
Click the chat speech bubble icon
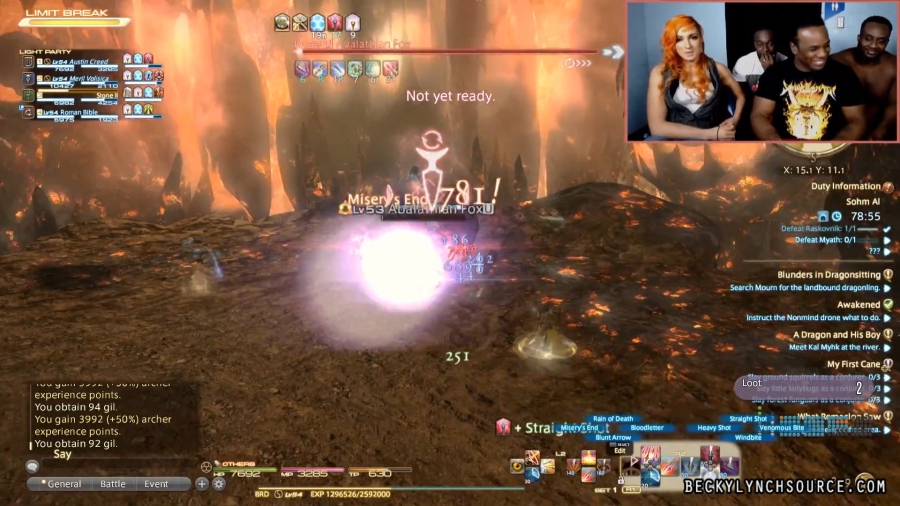[32, 466]
